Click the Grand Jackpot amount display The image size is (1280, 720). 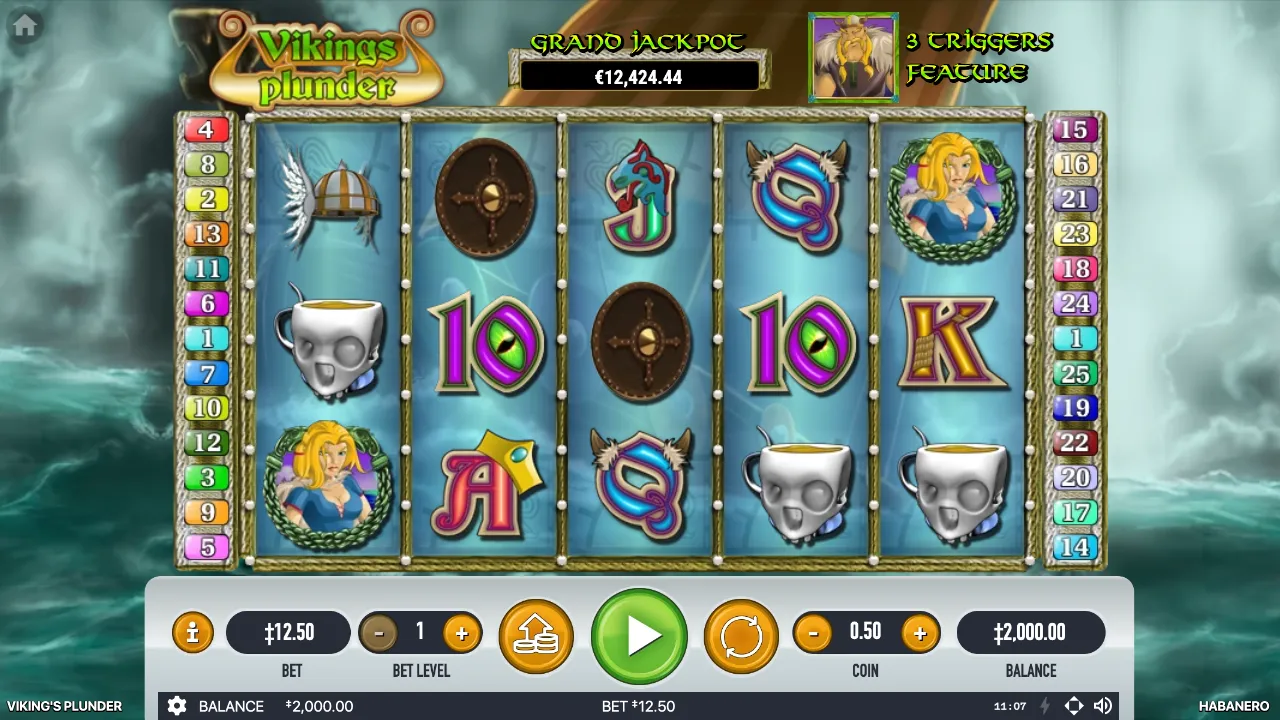[640, 75]
